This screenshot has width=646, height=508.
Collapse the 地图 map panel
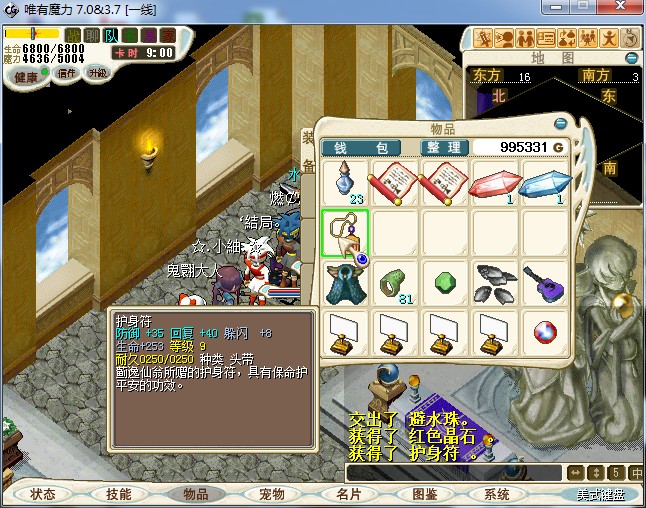click(x=631, y=58)
